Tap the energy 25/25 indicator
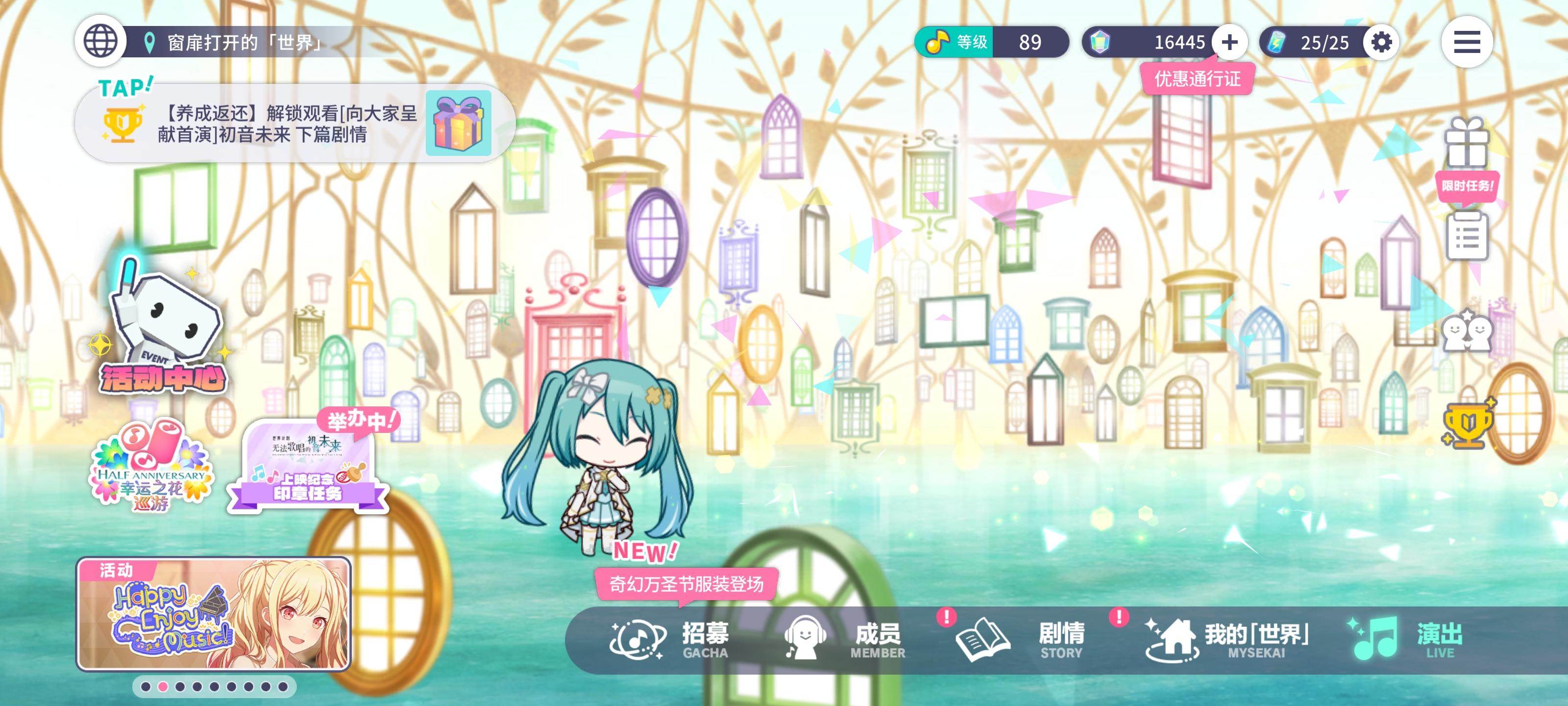Viewport: 1568px width, 706px height. (1315, 43)
